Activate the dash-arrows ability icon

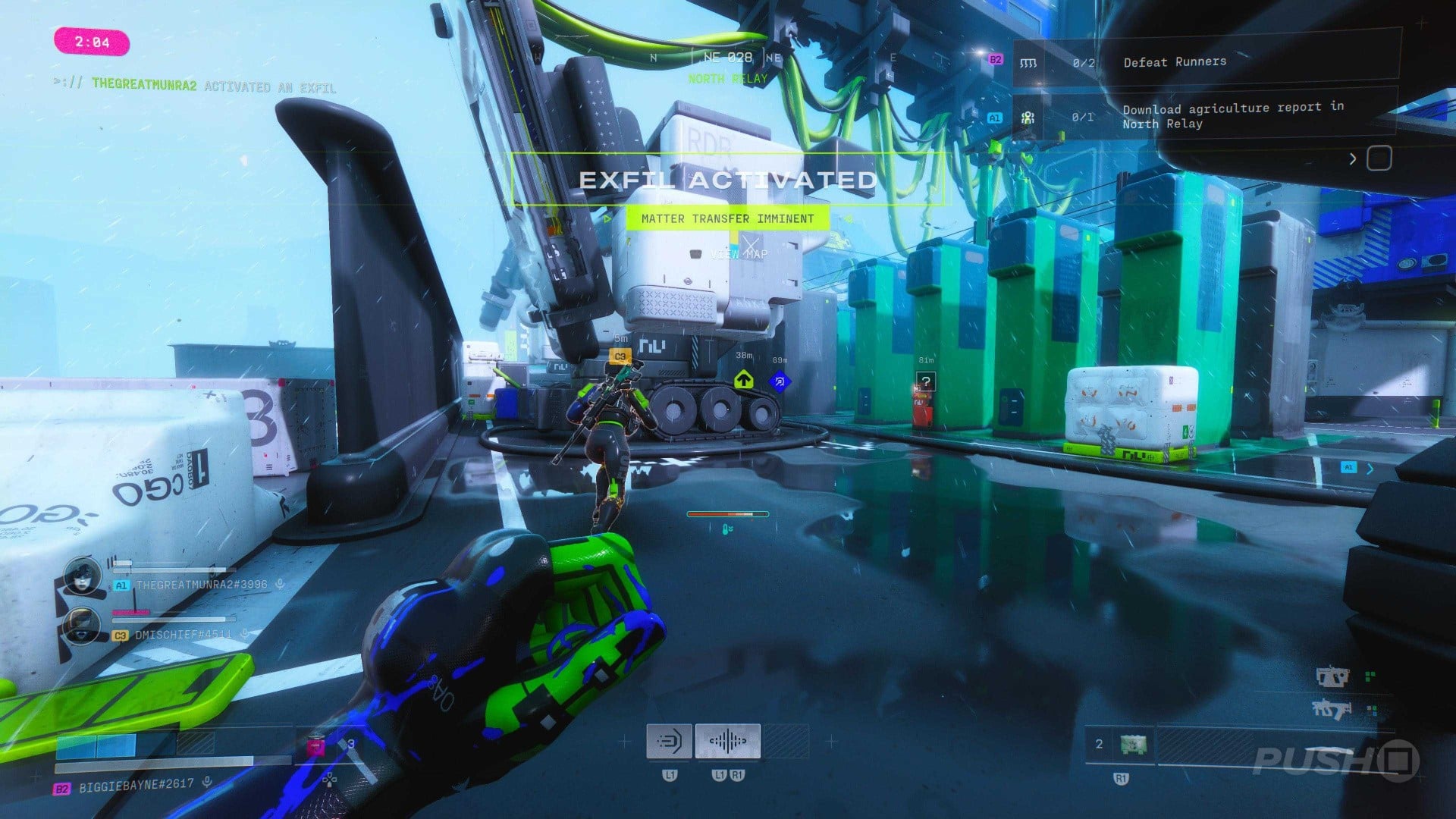669,741
